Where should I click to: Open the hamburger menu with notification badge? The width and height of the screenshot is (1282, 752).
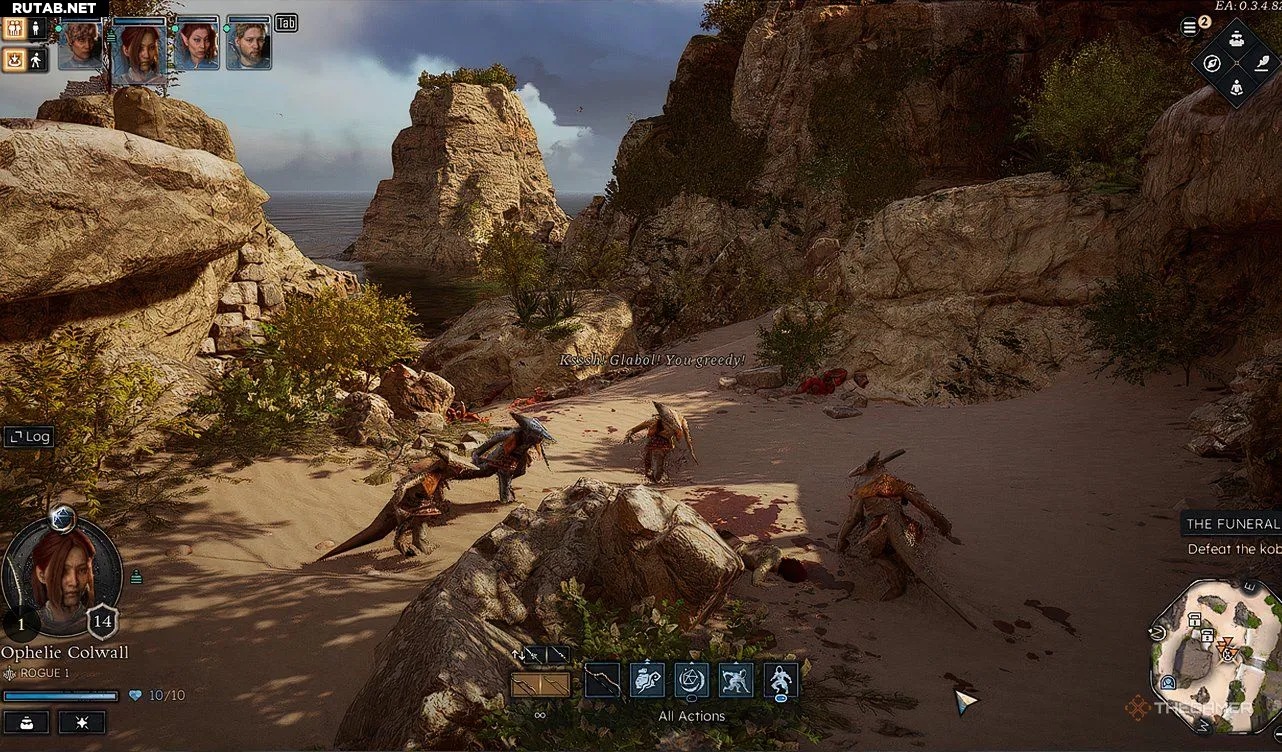[x=1188, y=27]
